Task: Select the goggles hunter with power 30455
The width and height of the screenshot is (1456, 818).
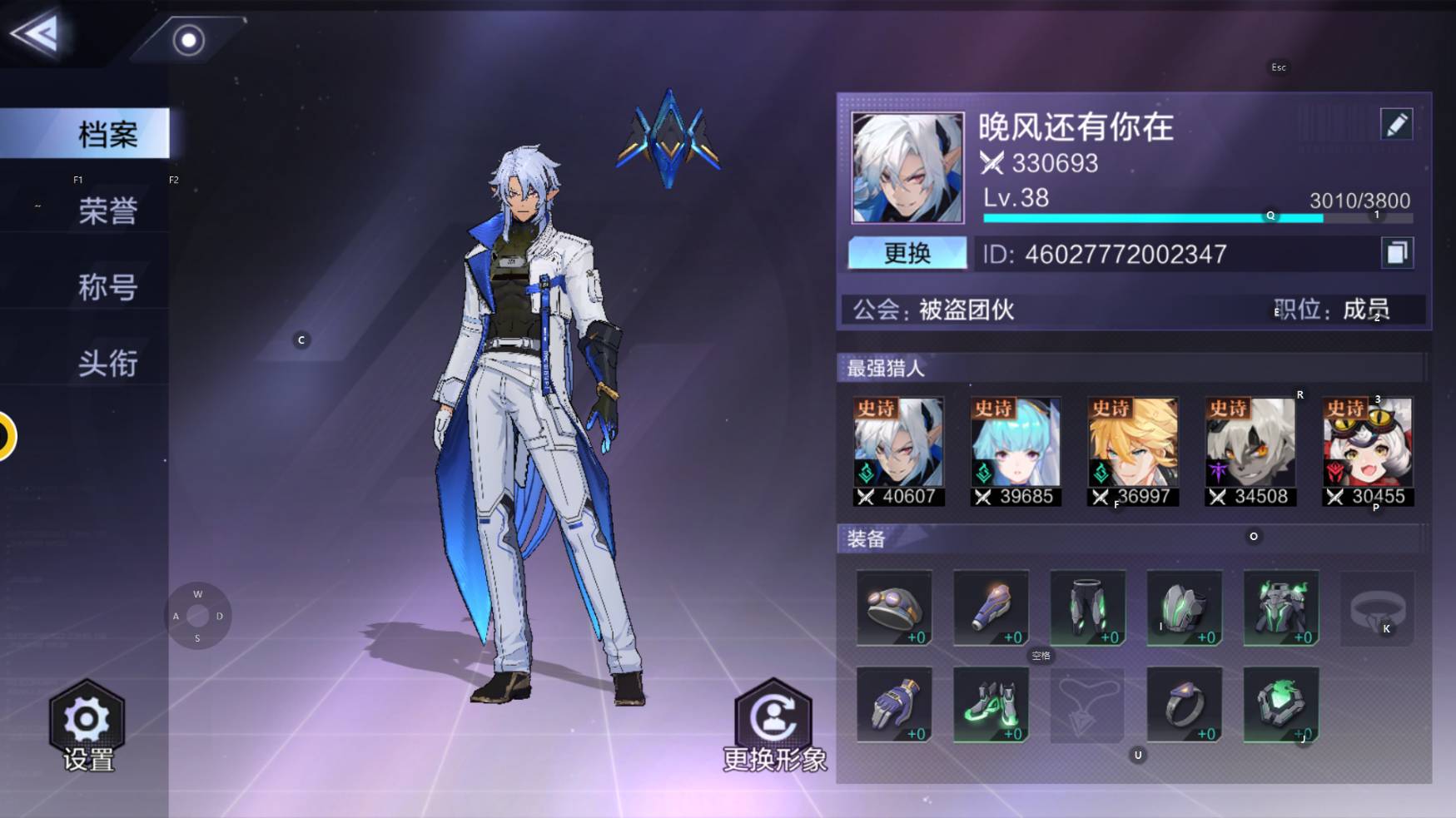Action: click(x=1368, y=451)
